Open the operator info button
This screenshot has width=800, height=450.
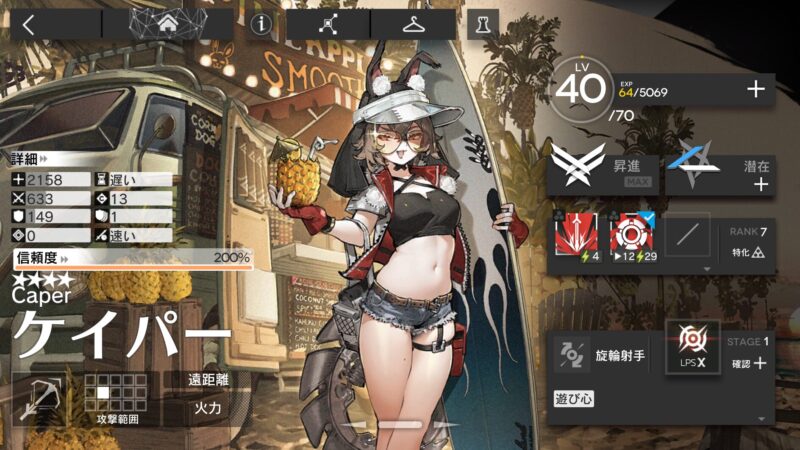click(262, 24)
